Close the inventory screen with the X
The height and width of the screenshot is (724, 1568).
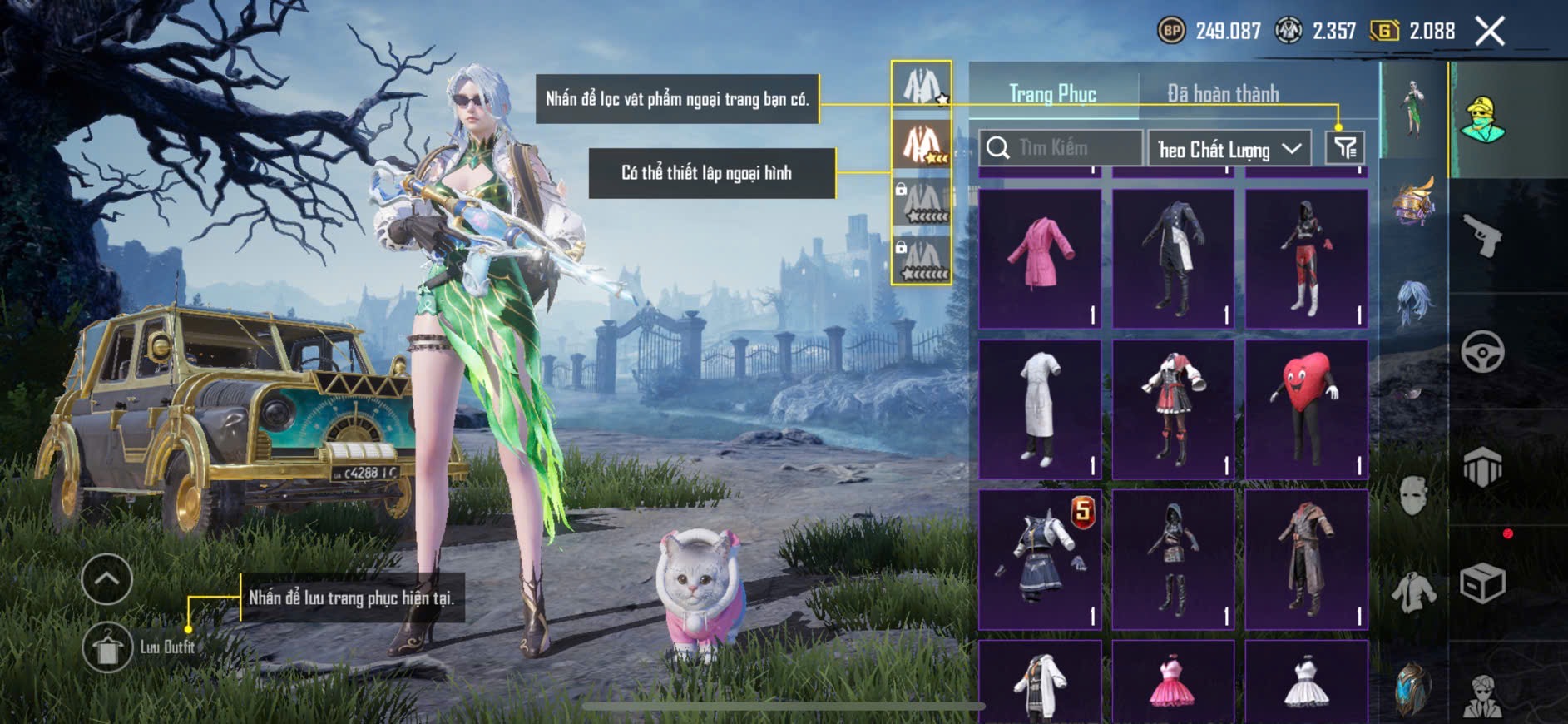pyautogui.click(x=1489, y=32)
